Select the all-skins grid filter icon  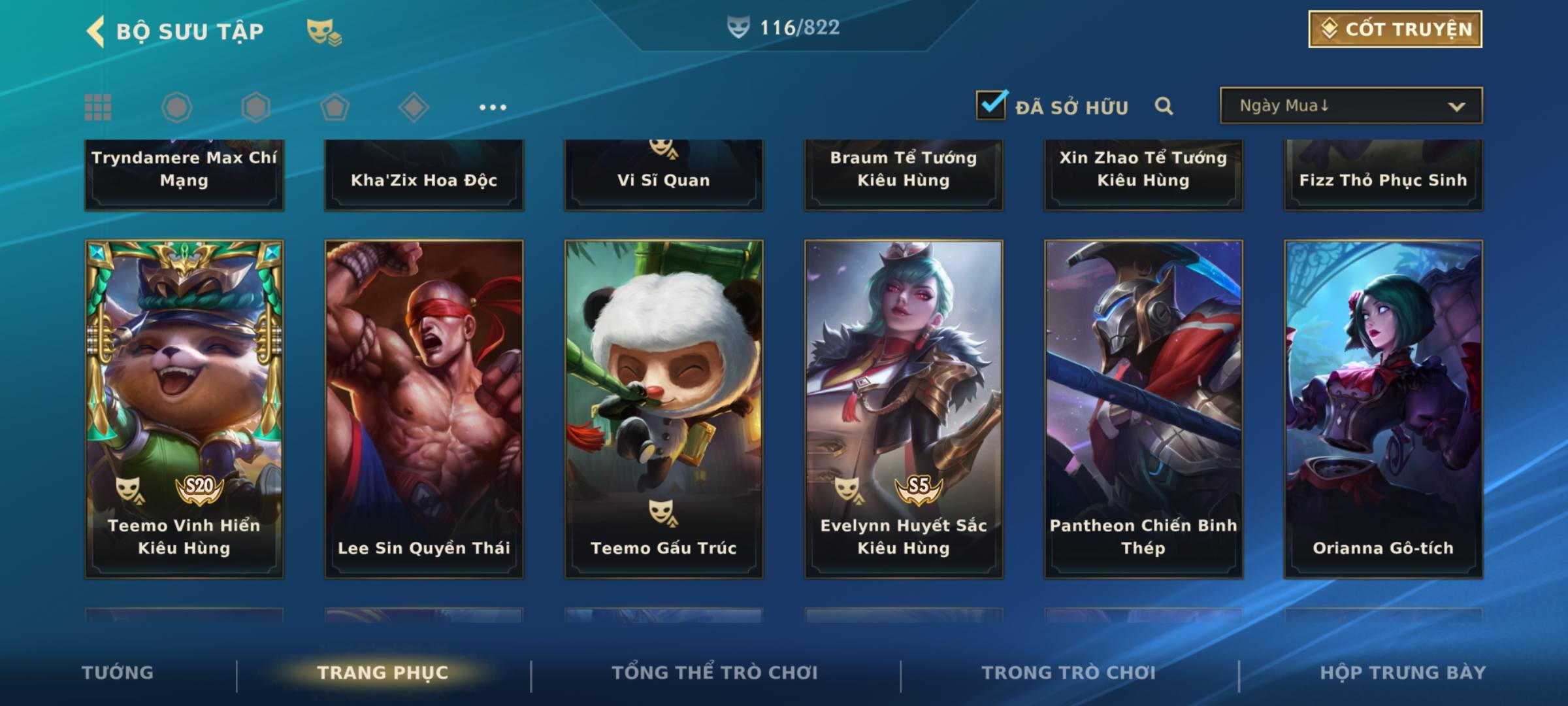tap(98, 107)
